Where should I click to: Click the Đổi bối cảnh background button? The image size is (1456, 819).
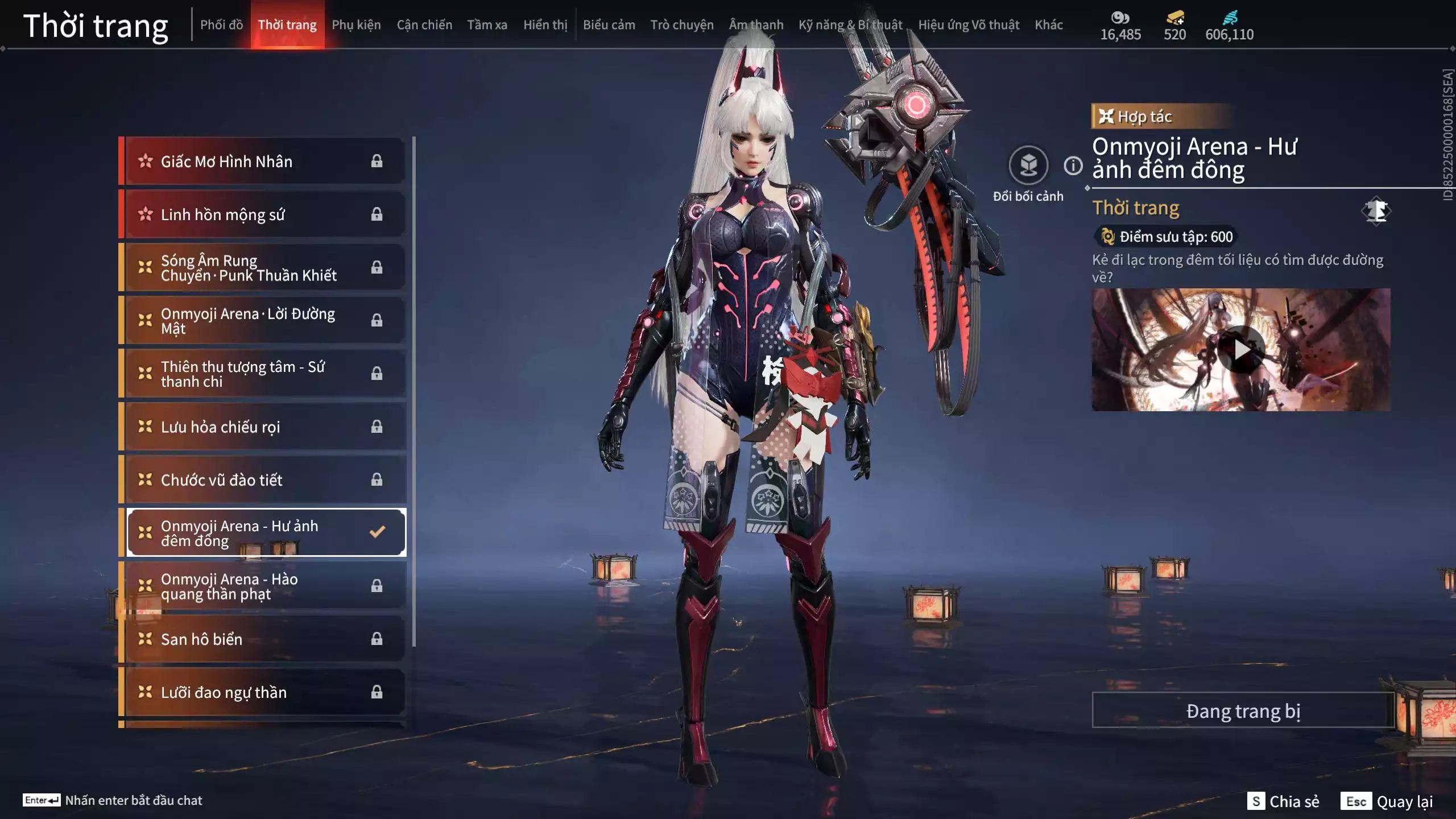(1028, 166)
